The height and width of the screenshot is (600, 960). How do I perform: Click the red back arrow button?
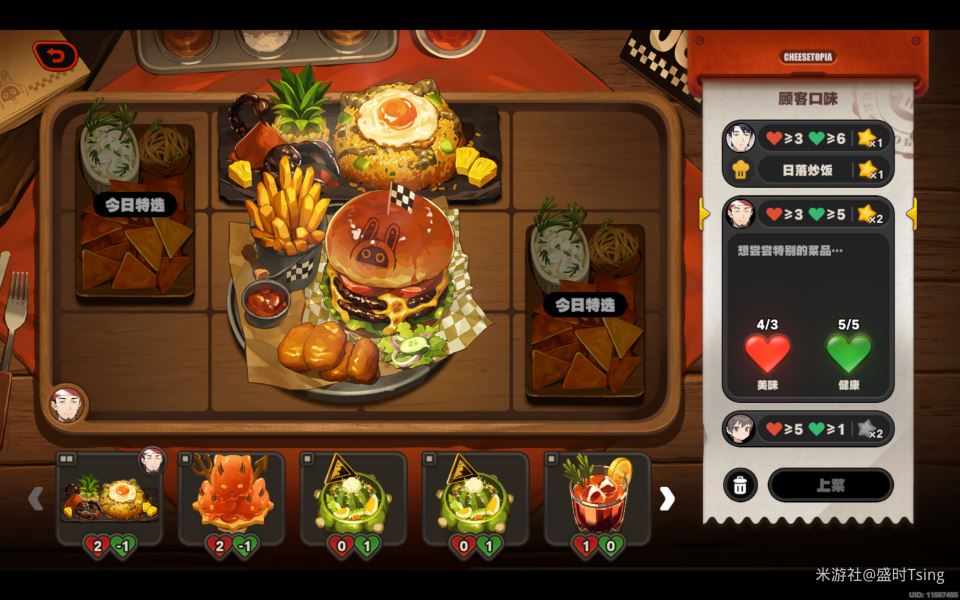click(x=55, y=55)
